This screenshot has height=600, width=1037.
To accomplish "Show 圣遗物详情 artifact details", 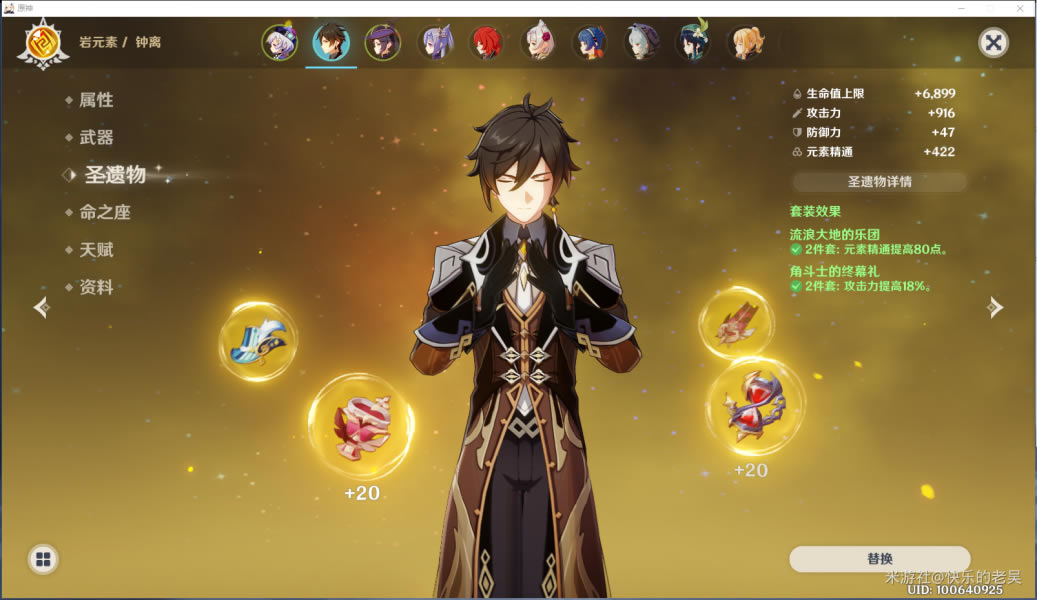I will click(879, 182).
